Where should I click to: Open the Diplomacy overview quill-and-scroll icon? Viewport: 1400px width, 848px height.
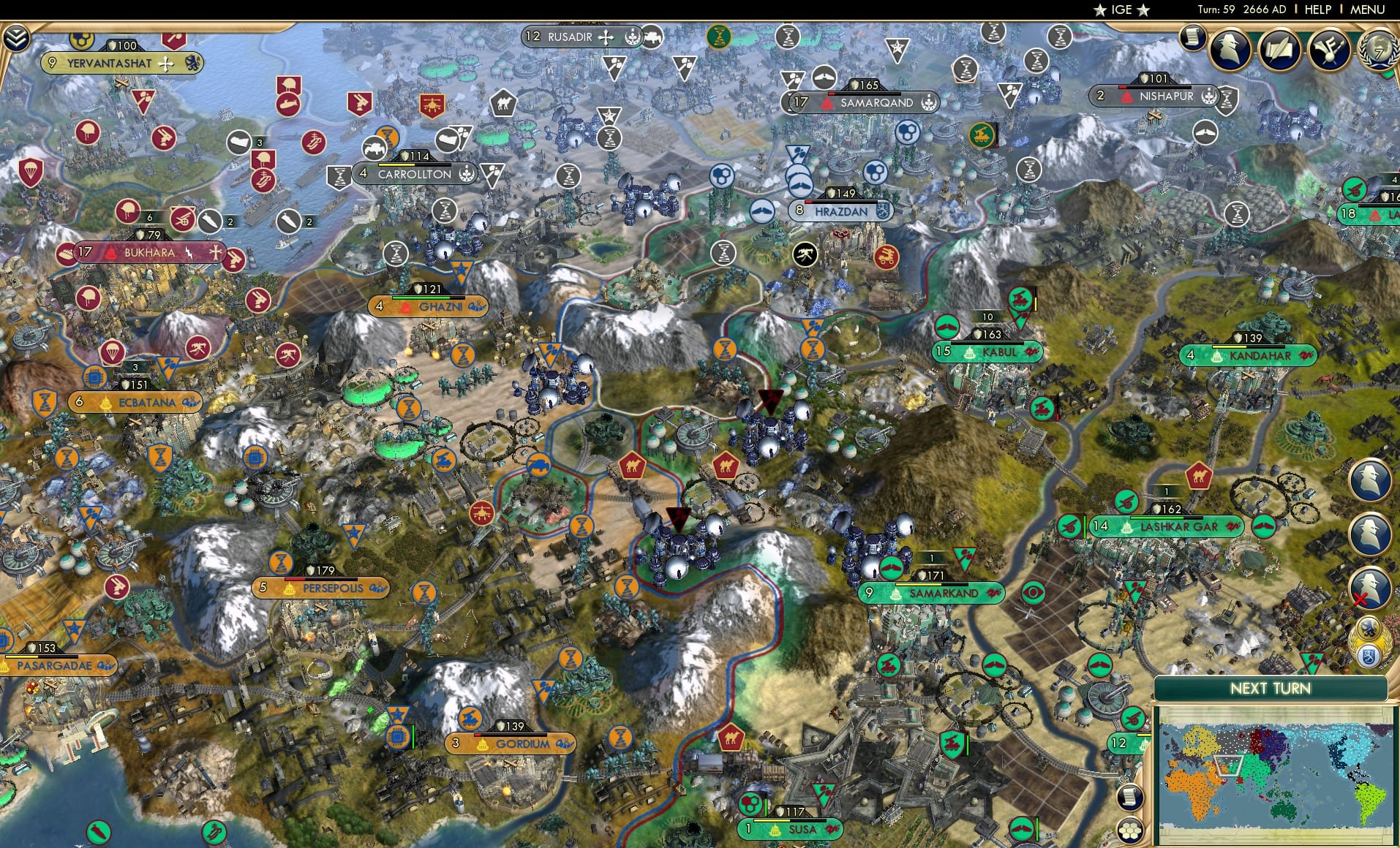click(1279, 50)
